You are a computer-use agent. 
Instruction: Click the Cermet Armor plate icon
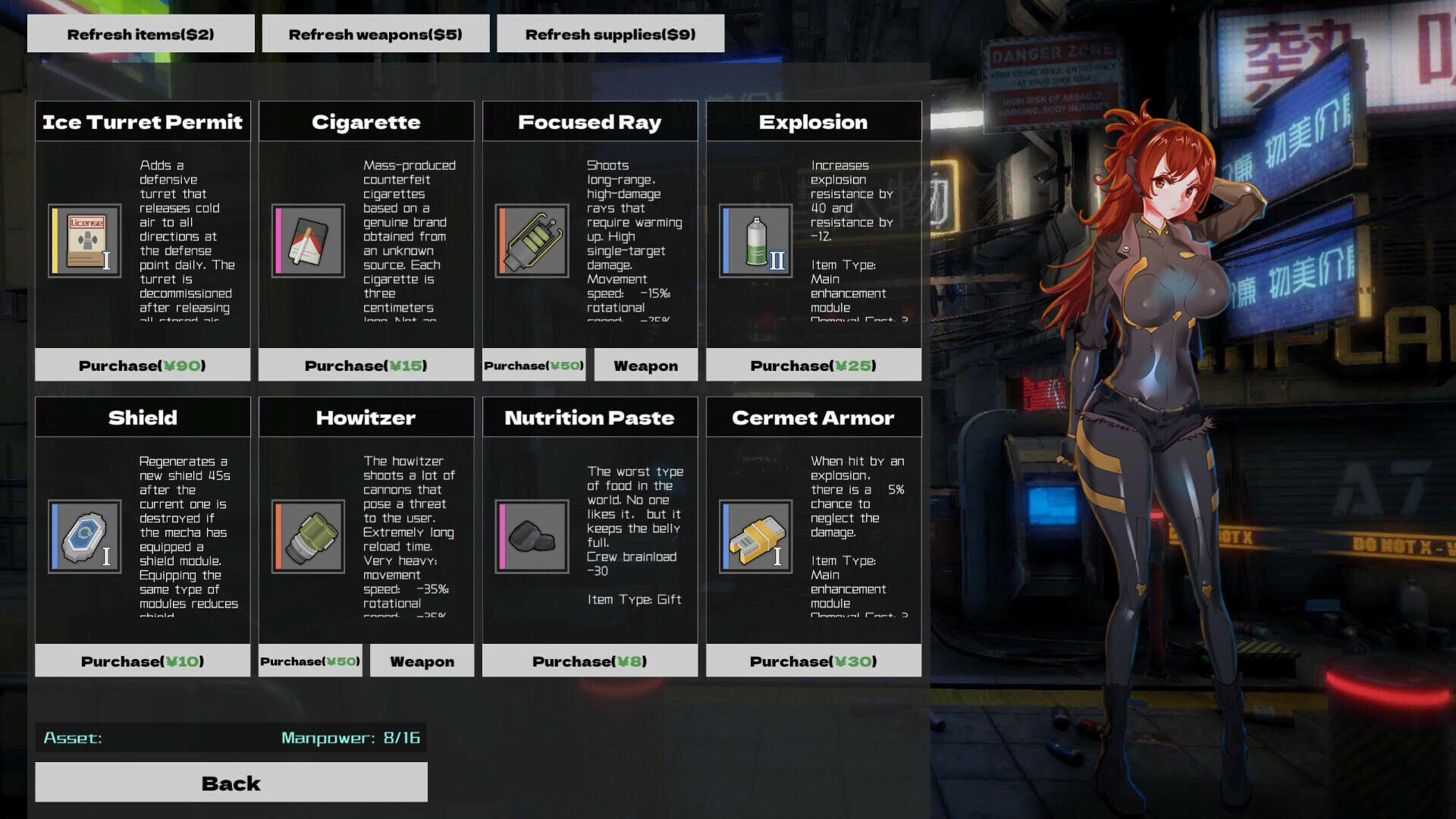pos(756,536)
